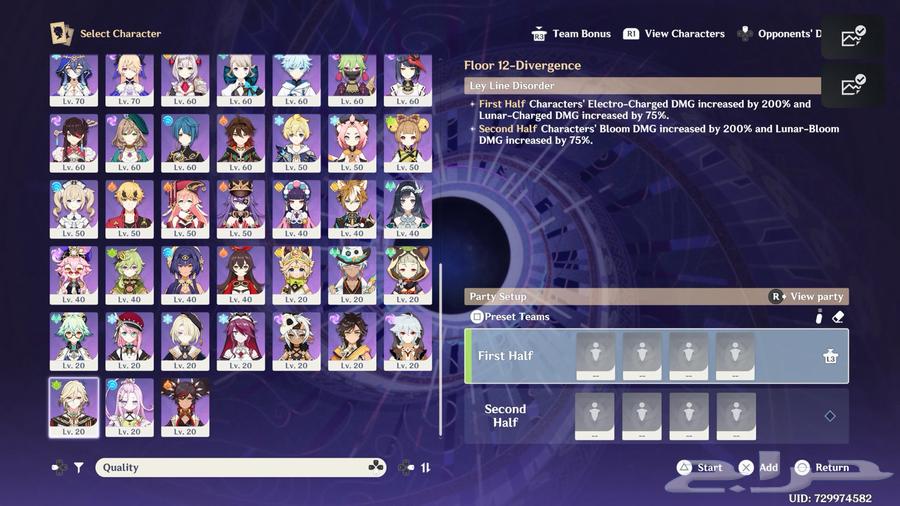Open the character filter funnel icon
Screen dimensions: 900x506
pyautogui.click(x=78, y=467)
